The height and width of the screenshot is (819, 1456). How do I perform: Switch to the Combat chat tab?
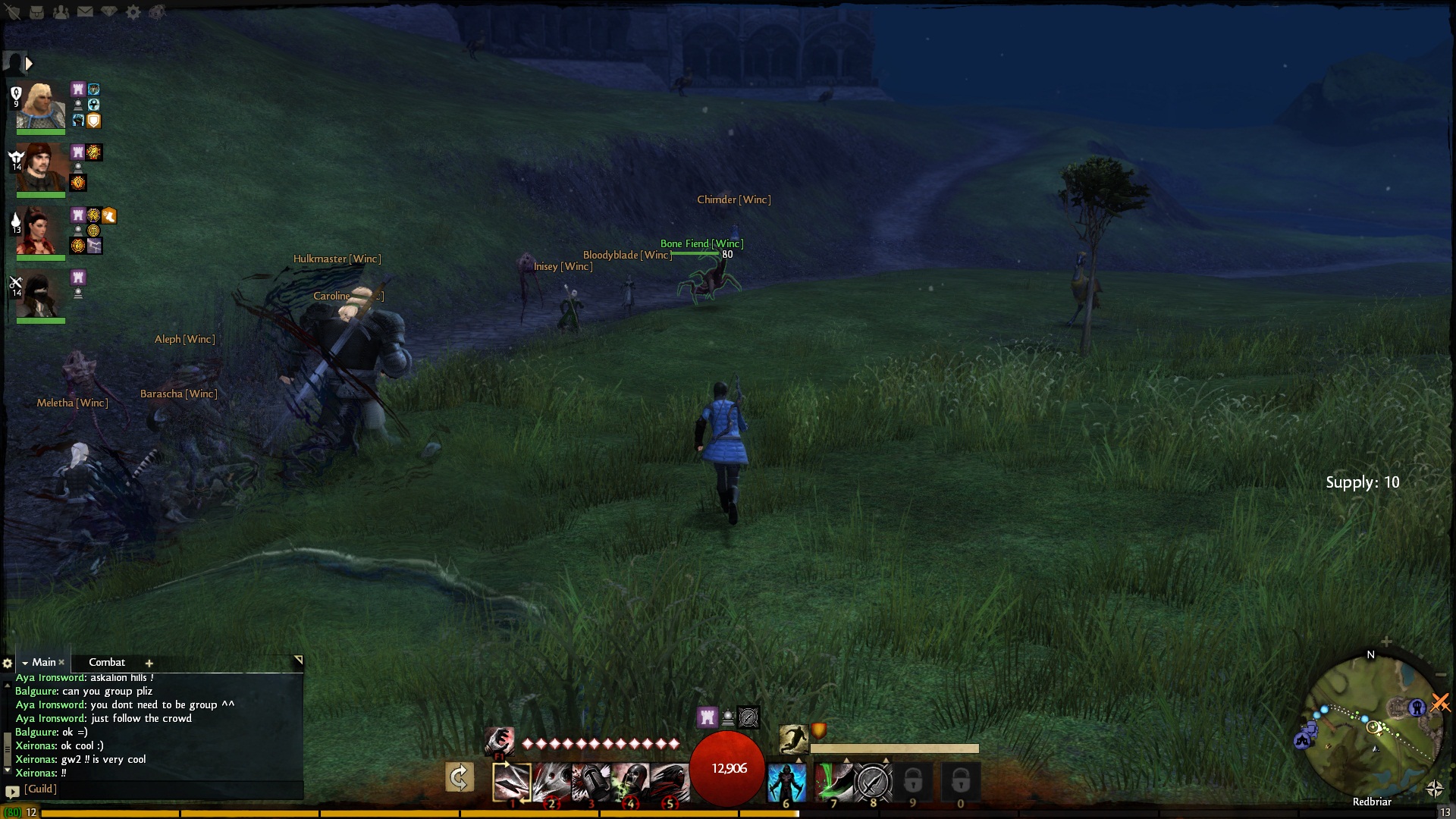tap(107, 662)
